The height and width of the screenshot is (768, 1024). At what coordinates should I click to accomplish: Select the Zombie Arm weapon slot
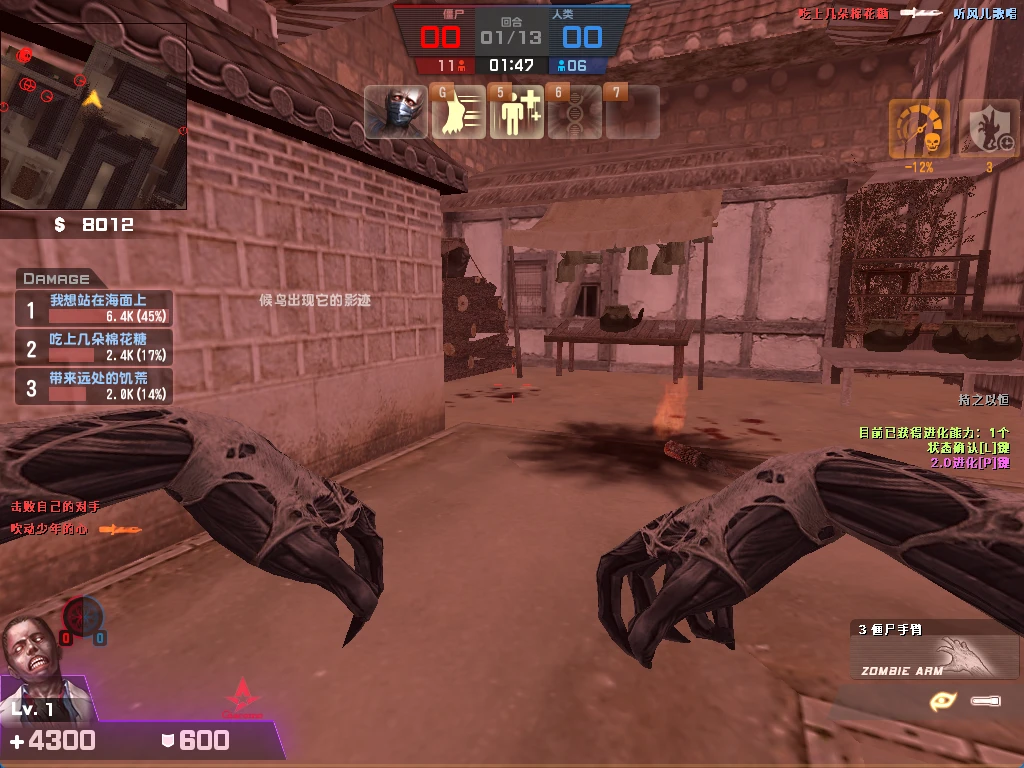(933, 657)
